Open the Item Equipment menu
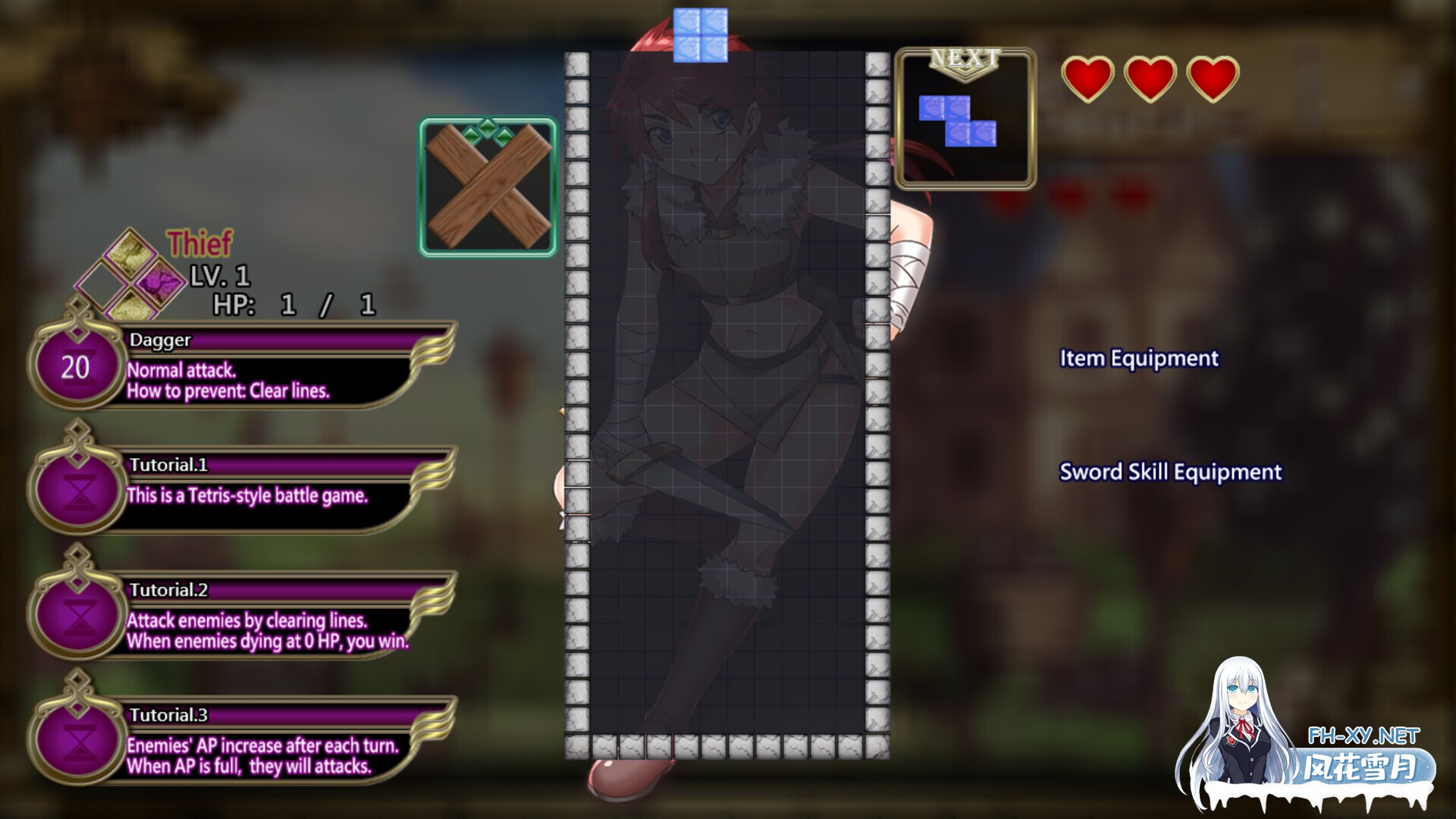This screenshot has width=1456, height=819. 1139,359
